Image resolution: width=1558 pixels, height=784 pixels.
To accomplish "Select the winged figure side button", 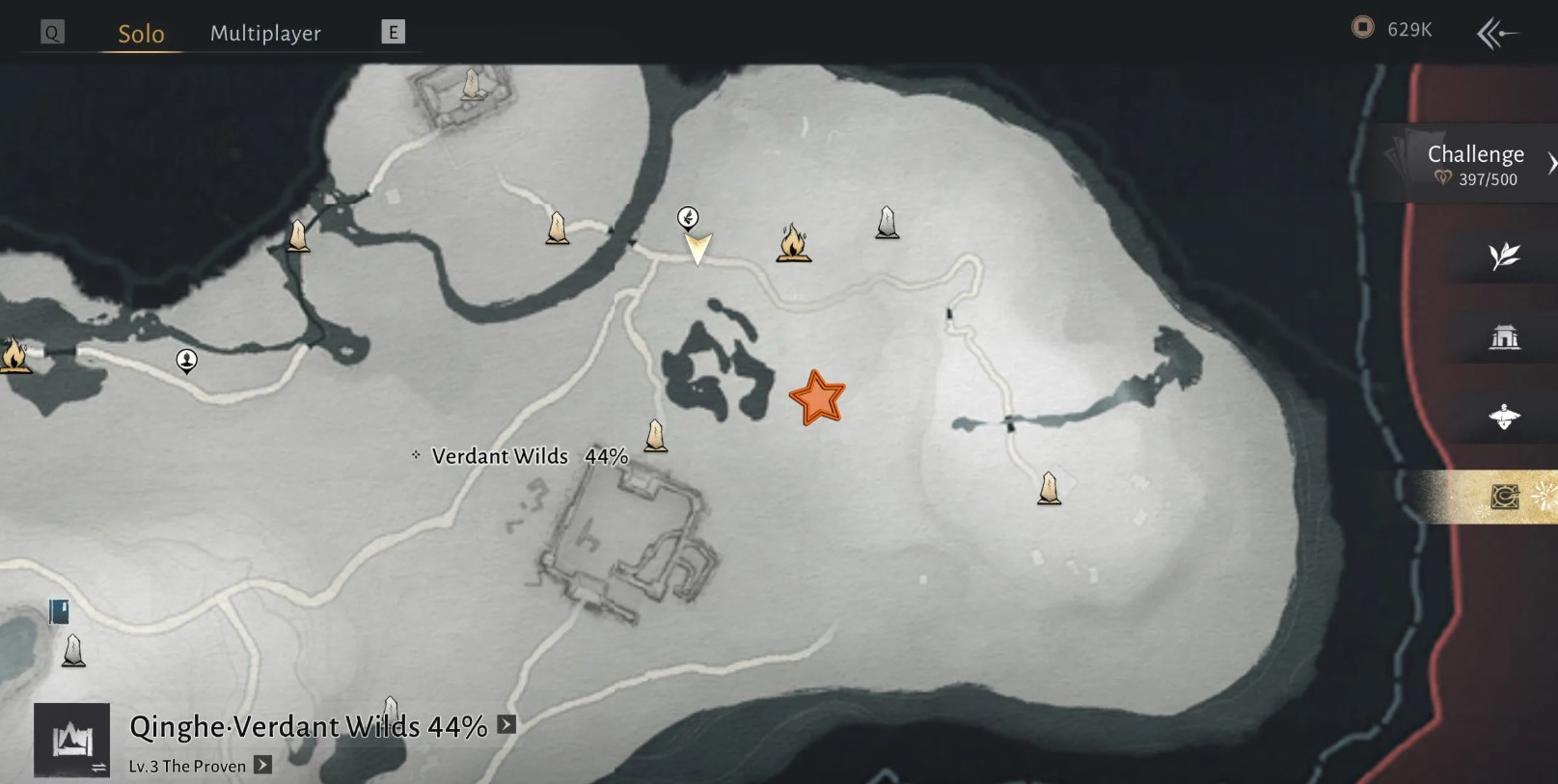I will tap(1504, 417).
